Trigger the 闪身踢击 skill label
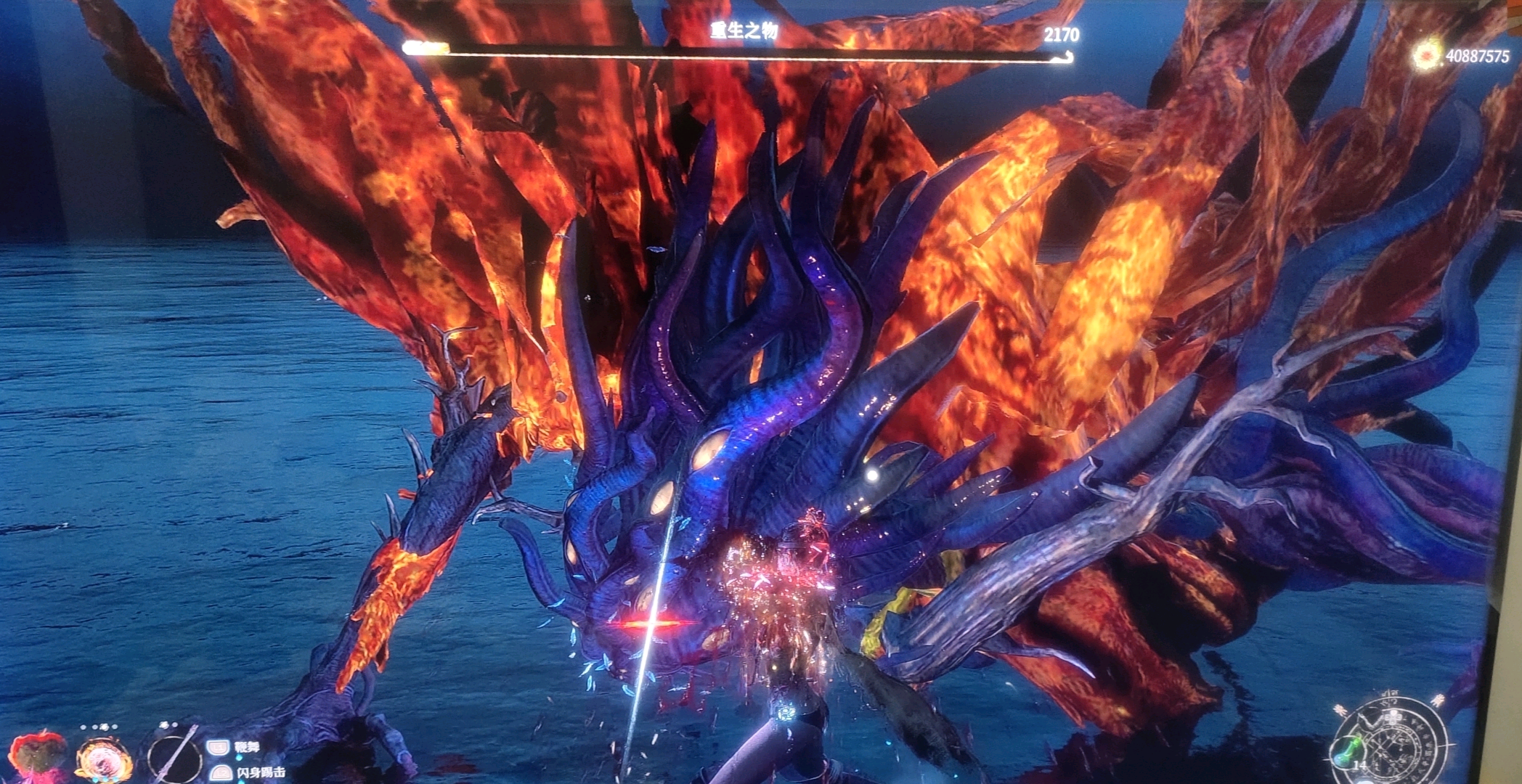 [261, 772]
